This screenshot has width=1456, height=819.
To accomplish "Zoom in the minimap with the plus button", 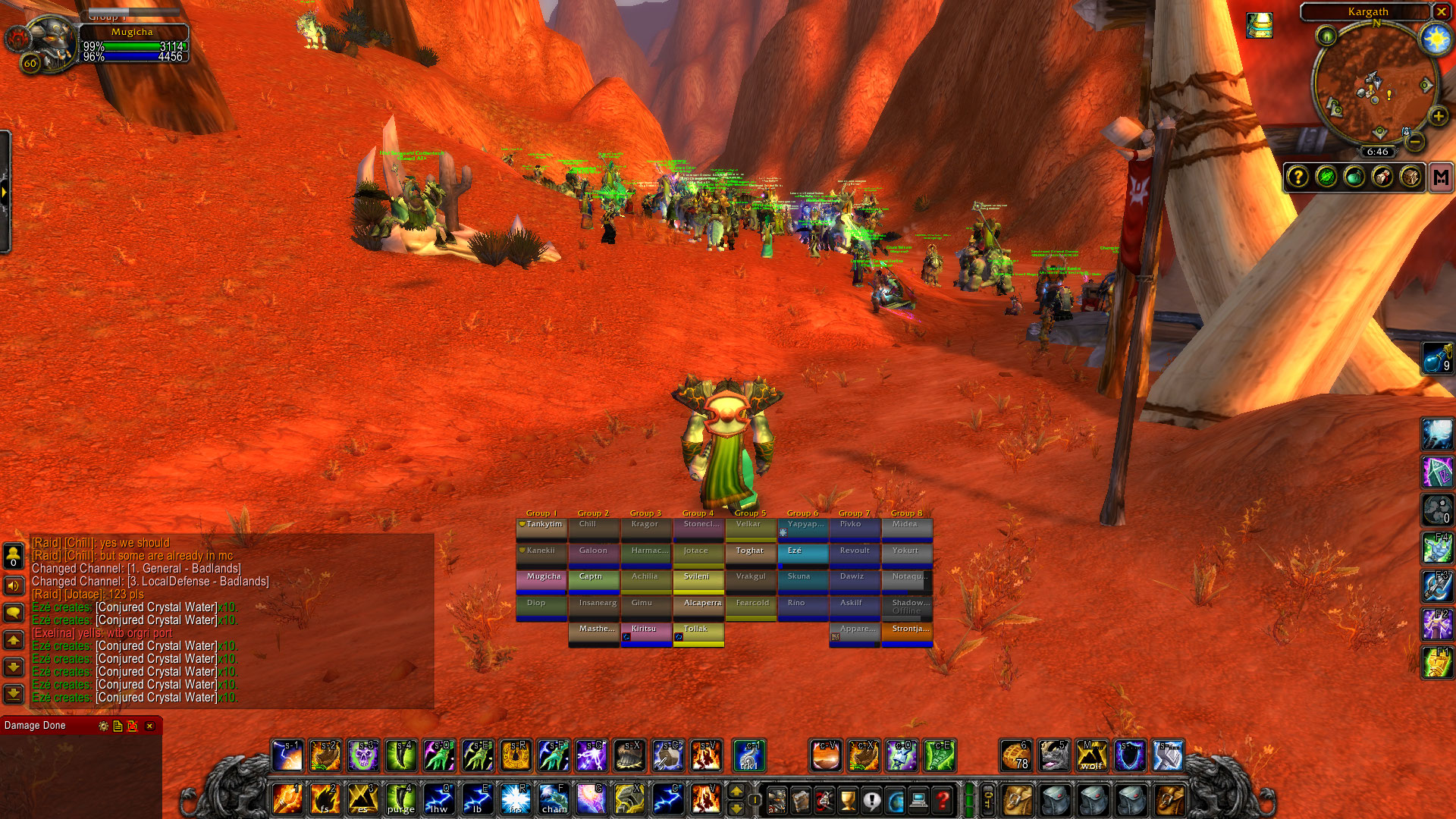I will [1438, 118].
